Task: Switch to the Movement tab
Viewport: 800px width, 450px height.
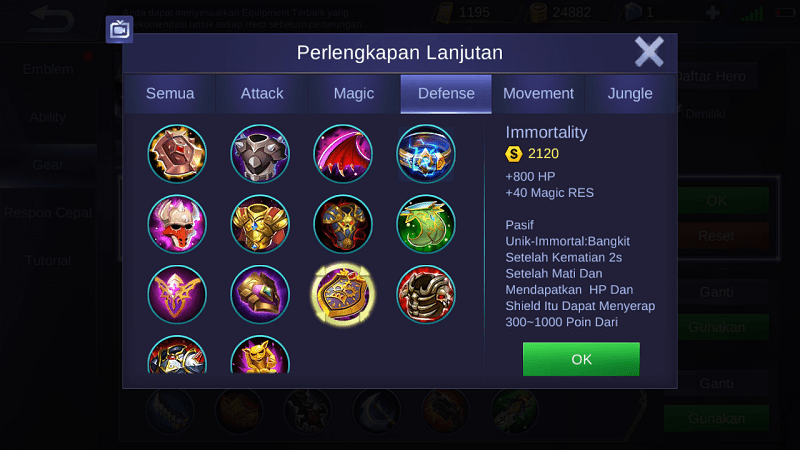Action: pyautogui.click(x=538, y=94)
